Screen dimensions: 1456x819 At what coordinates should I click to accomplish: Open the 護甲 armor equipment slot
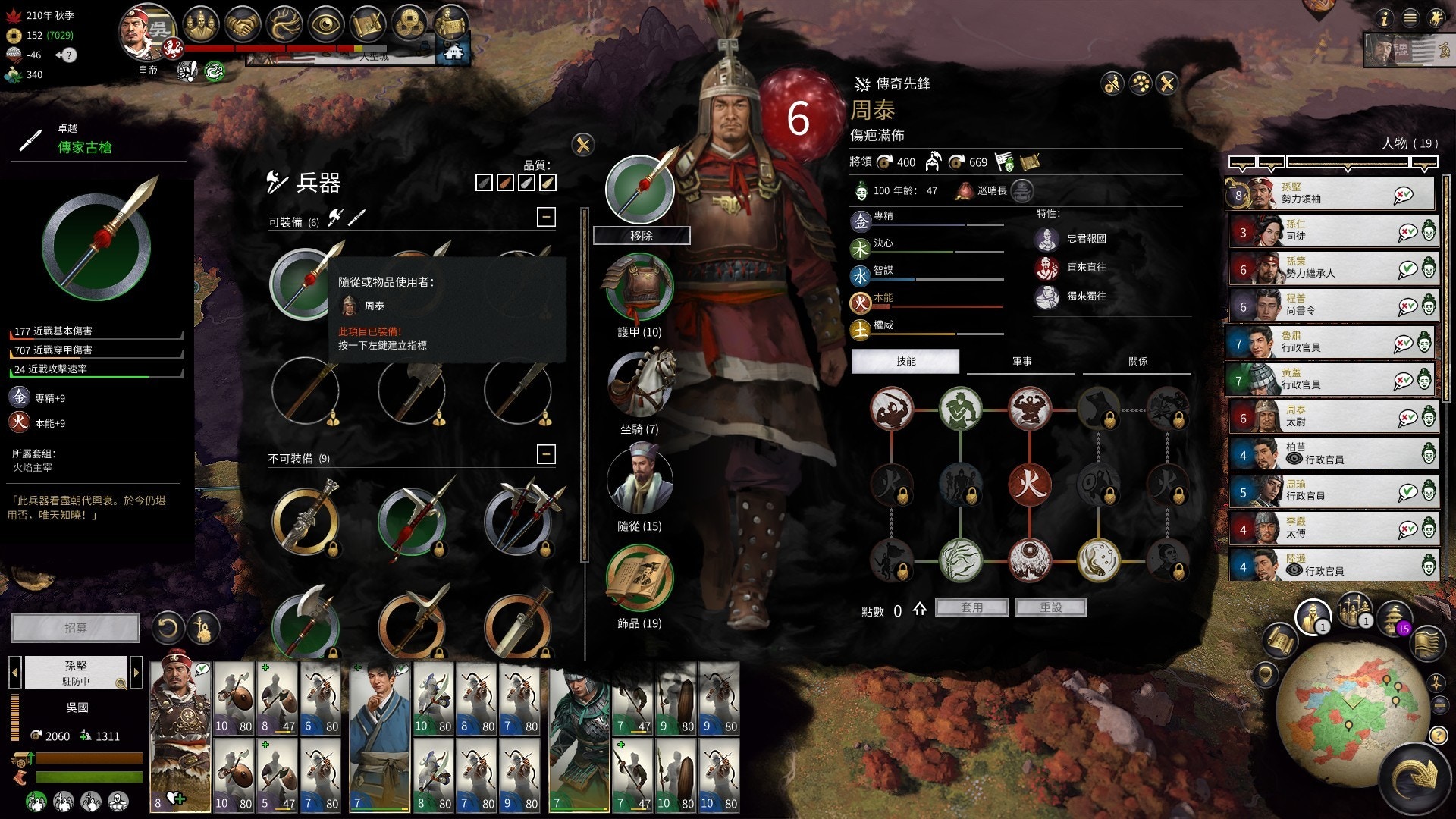pyautogui.click(x=639, y=288)
